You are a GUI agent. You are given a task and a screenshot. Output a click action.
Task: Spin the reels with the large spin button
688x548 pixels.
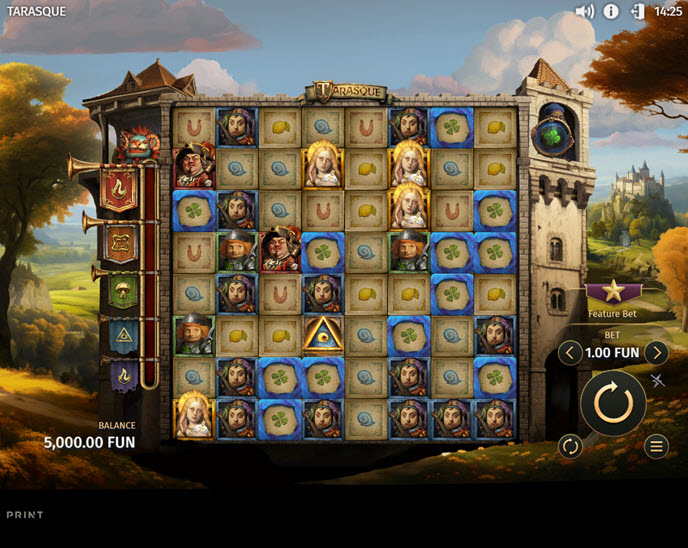pos(613,403)
